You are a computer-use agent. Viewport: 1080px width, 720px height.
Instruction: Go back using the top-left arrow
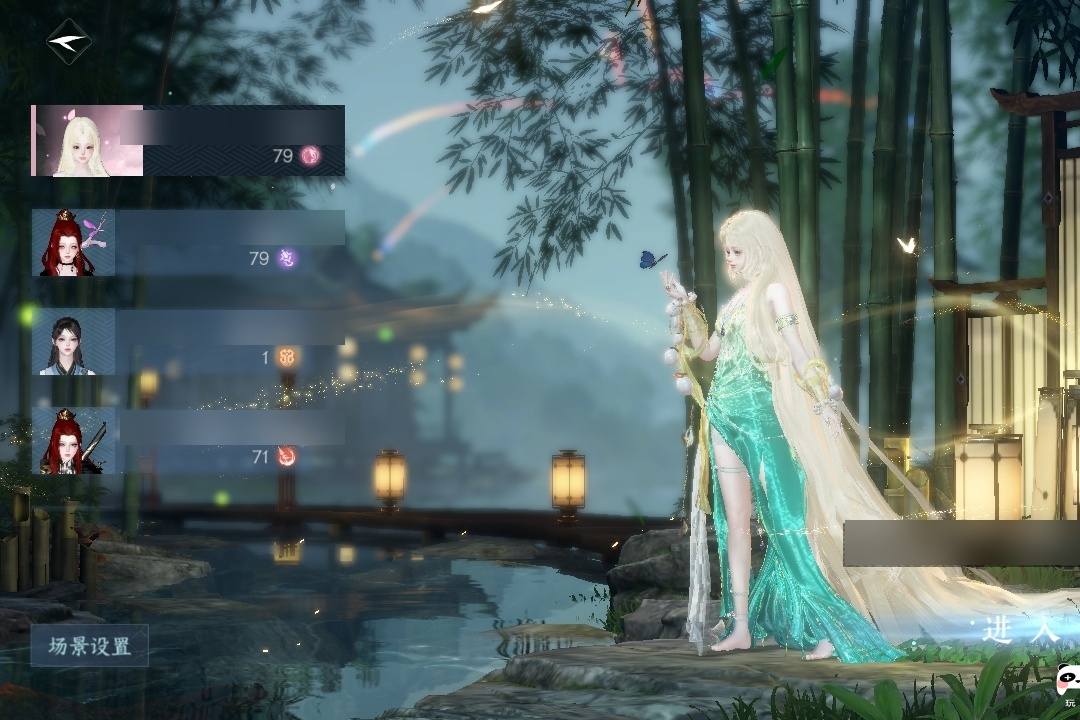tap(68, 42)
